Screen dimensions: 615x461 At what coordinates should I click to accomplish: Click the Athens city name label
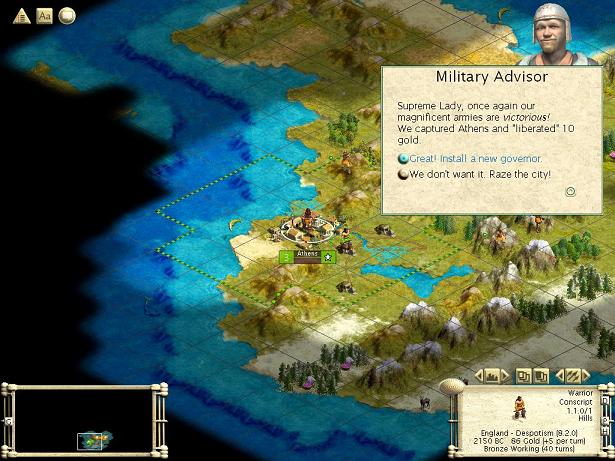(x=308, y=254)
